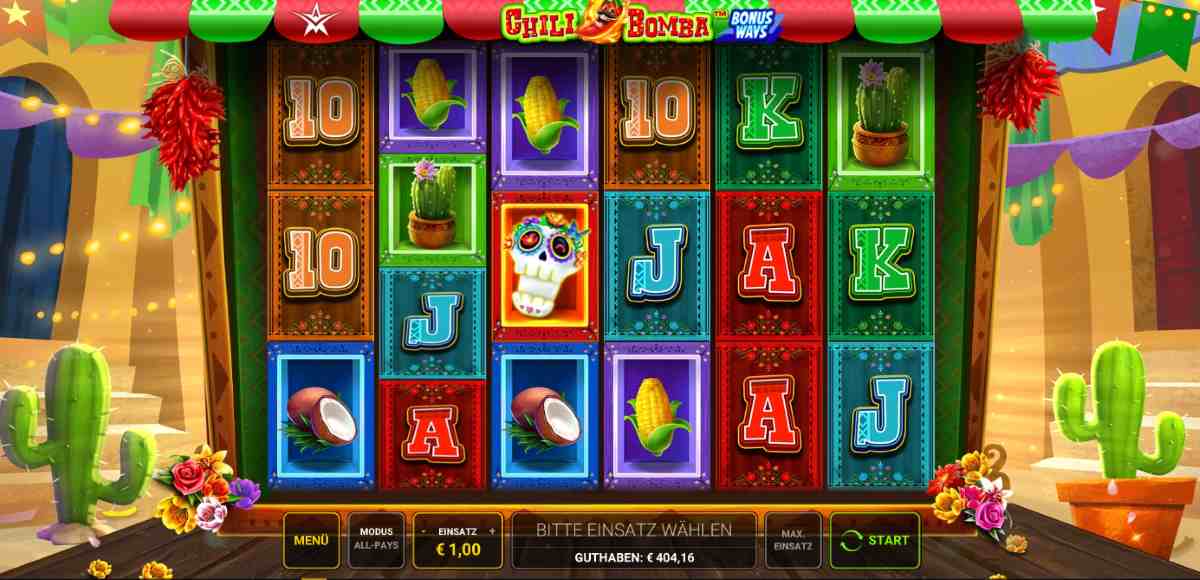
Task: Spin the reels with the Start button
Action: (x=875, y=540)
